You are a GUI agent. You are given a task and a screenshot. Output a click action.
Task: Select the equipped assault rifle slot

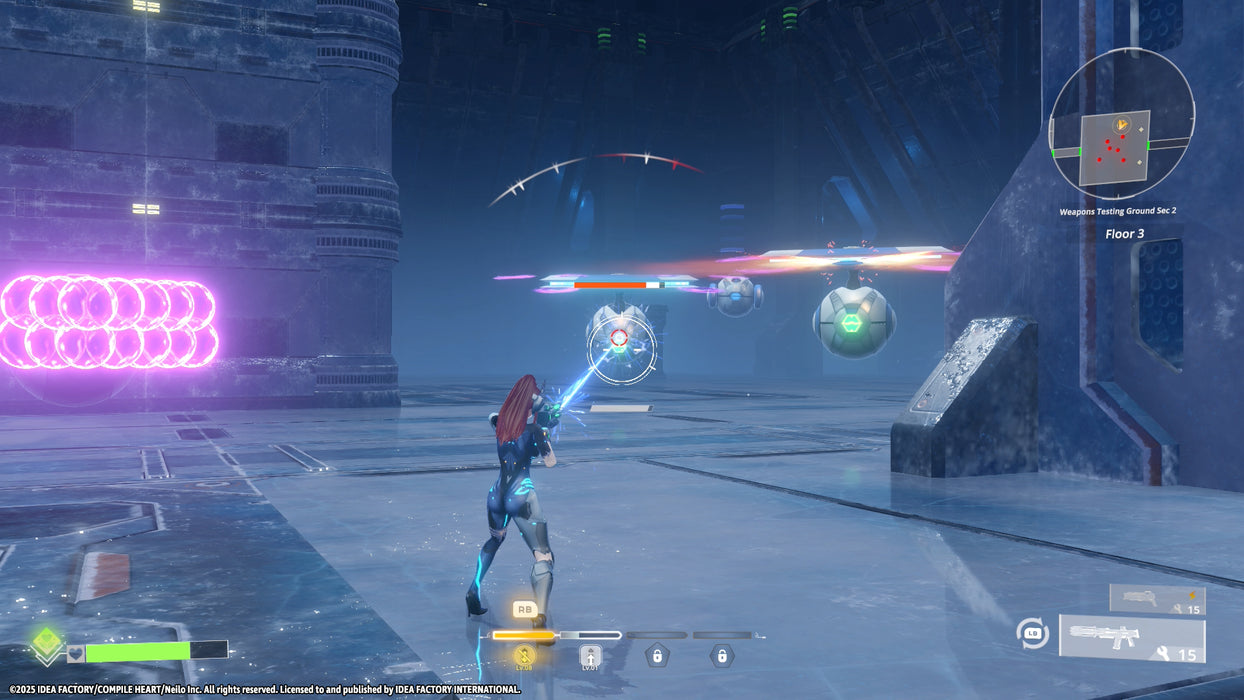[x=1132, y=640]
